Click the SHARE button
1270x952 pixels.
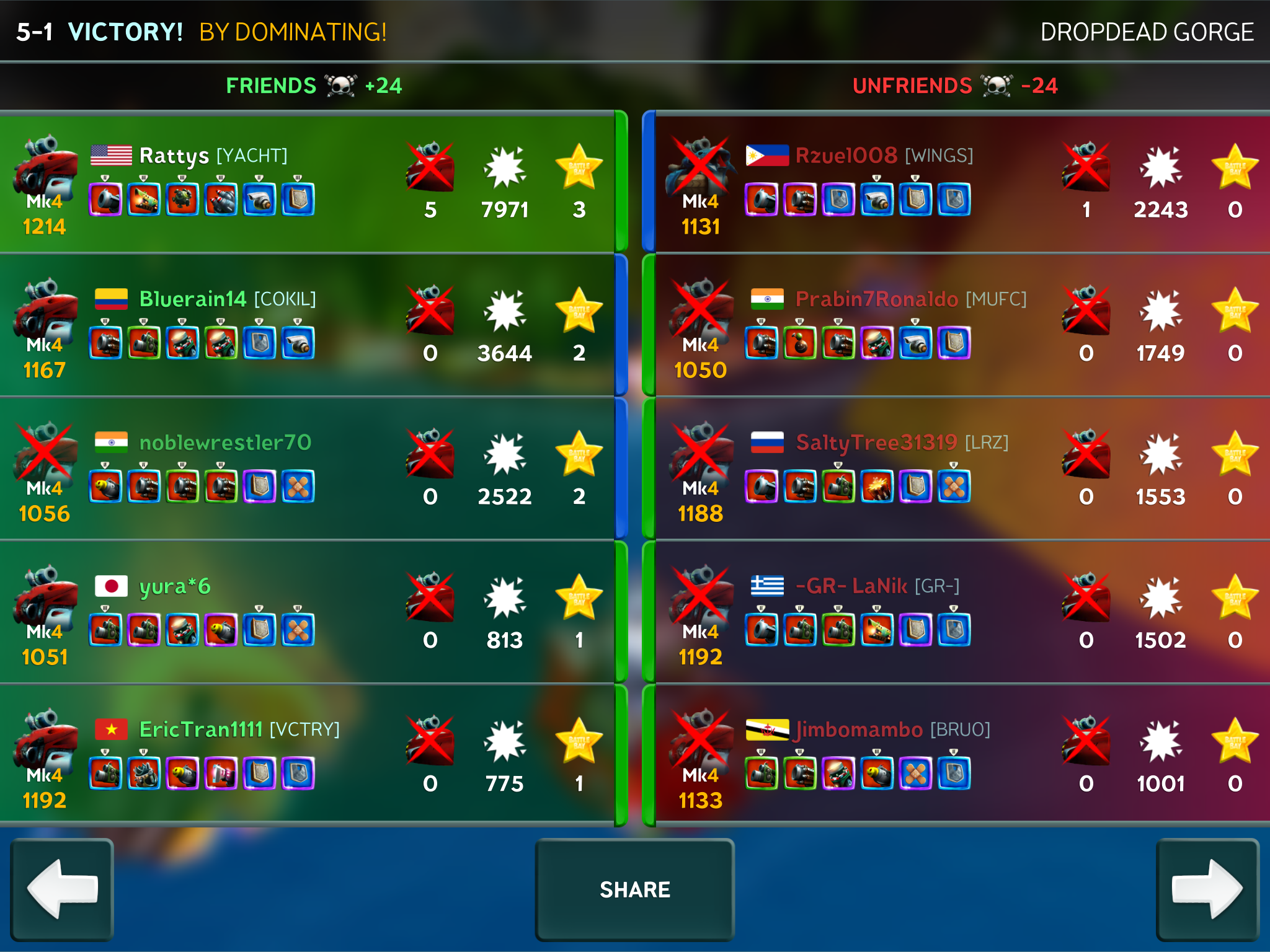634,889
